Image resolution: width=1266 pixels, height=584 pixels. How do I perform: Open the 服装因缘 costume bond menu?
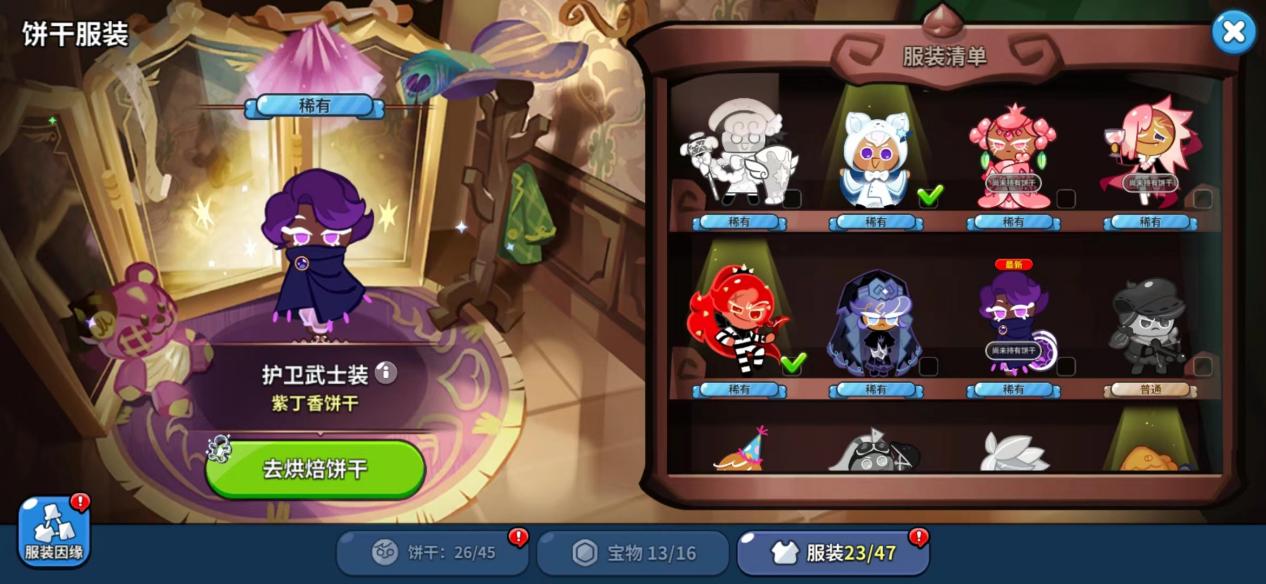(x=54, y=530)
